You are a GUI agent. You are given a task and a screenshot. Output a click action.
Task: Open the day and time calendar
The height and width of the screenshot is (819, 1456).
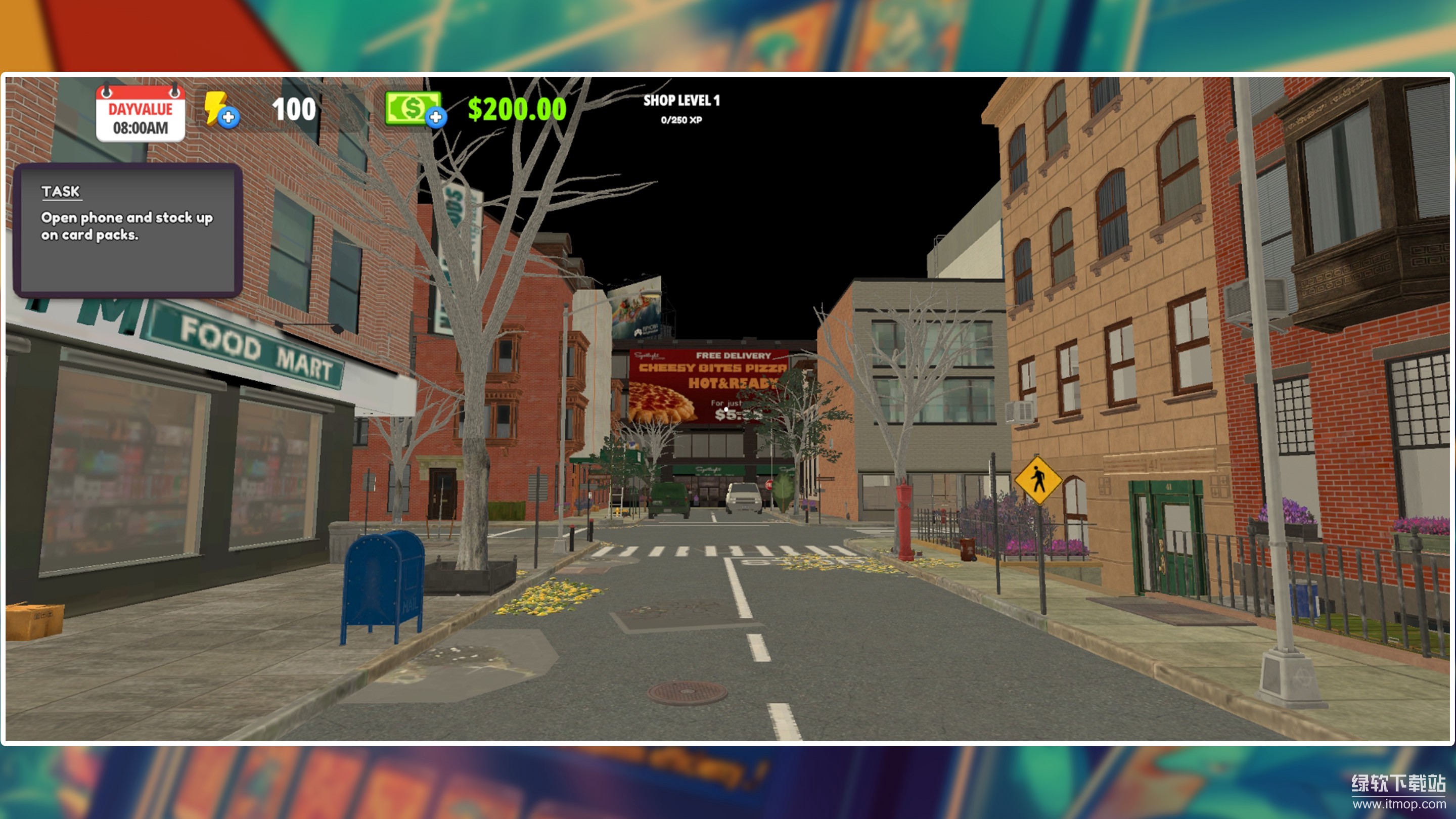coord(140,113)
